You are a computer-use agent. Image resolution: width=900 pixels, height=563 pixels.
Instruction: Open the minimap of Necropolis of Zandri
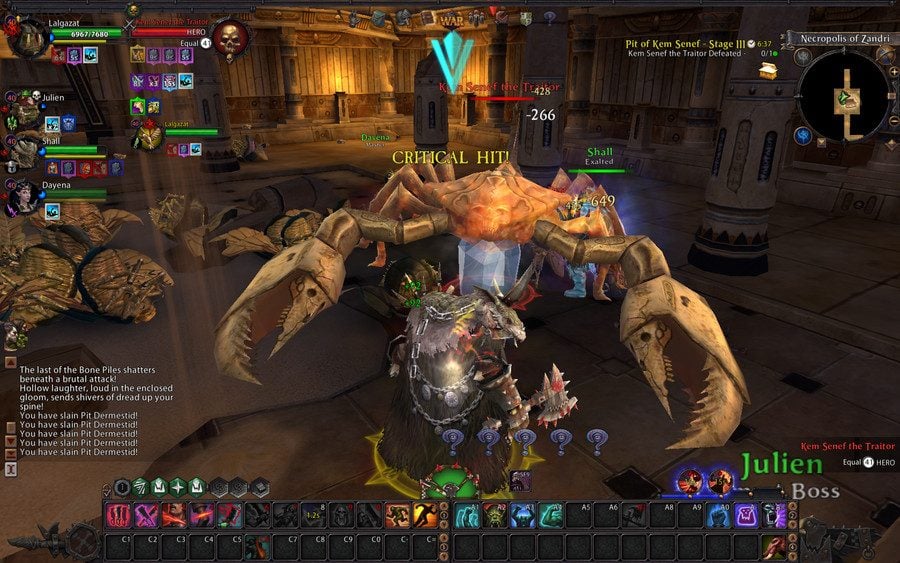[846, 95]
